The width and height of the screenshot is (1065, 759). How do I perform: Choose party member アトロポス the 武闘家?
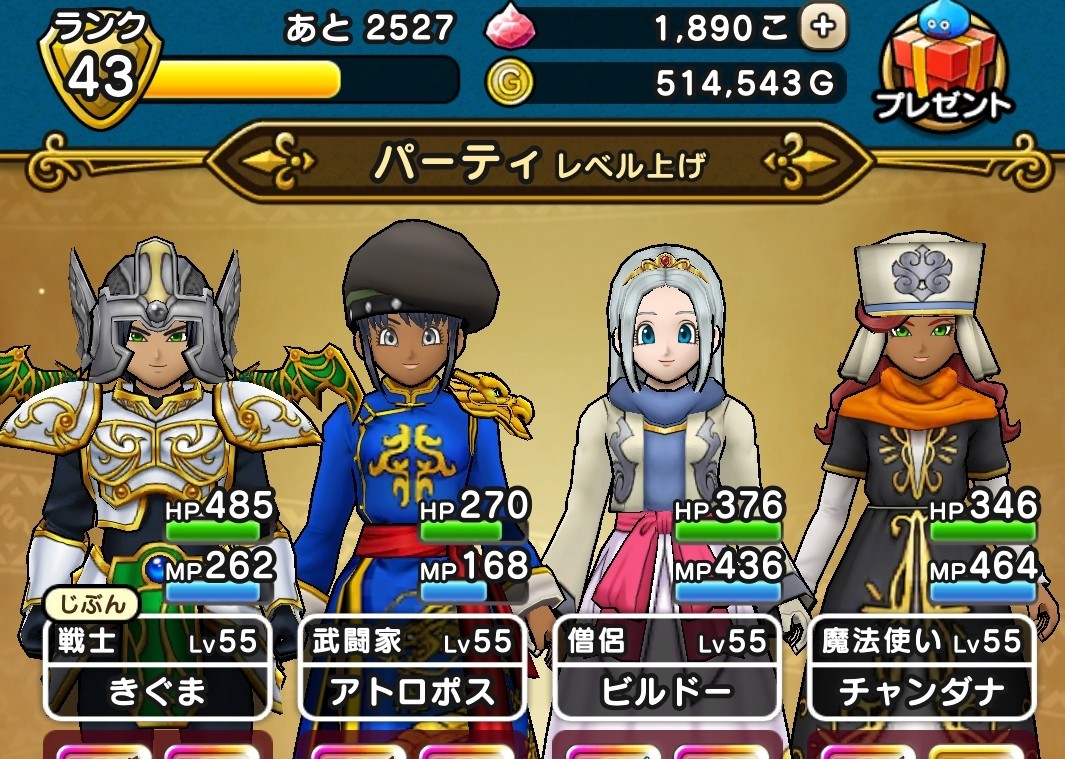[x=412, y=668]
